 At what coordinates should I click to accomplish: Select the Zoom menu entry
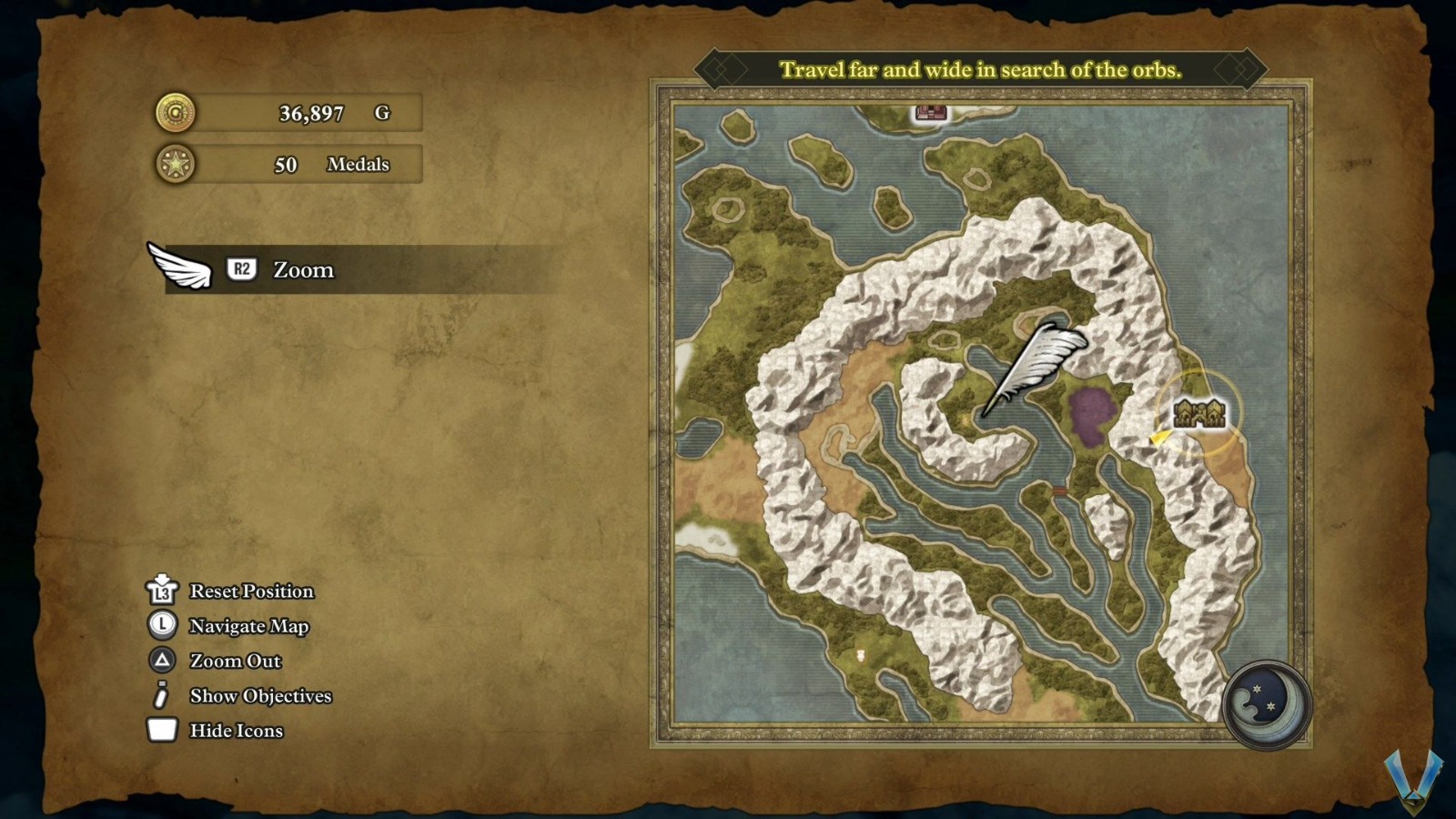click(303, 270)
